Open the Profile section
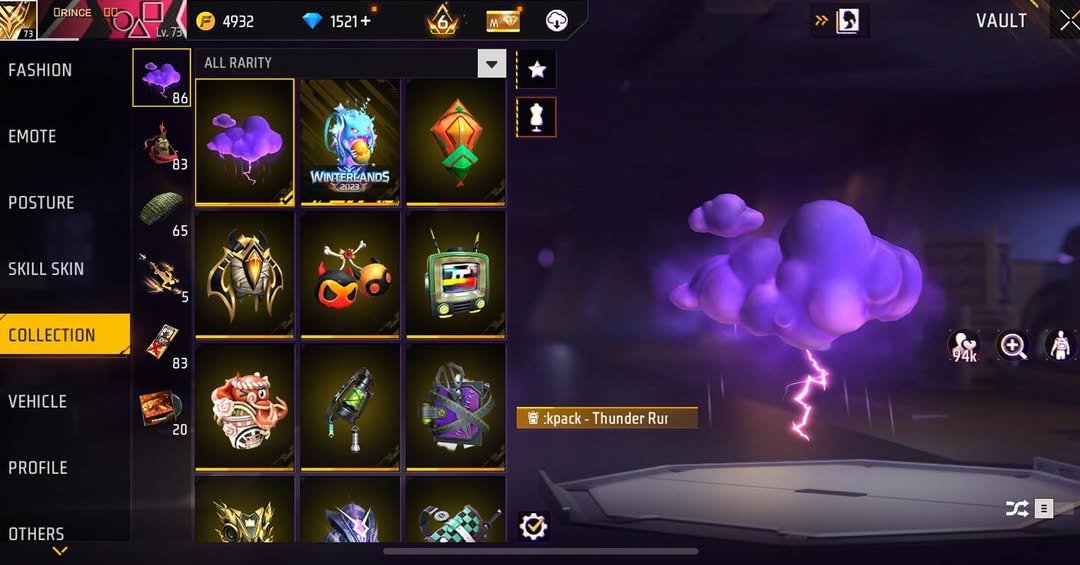This screenshot has width=1080, height=565. click(38, 467)
